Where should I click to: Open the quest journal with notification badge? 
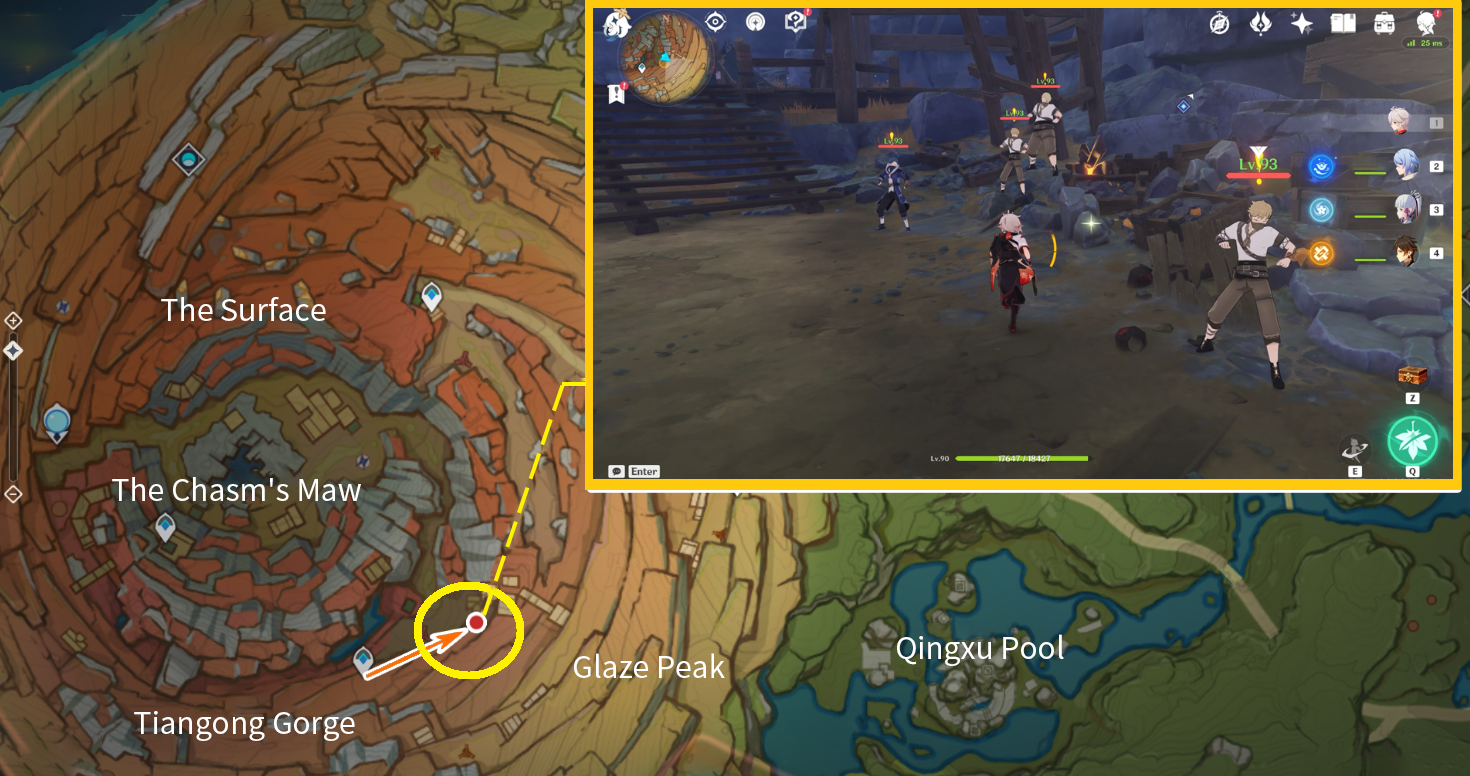coord(617,92)
